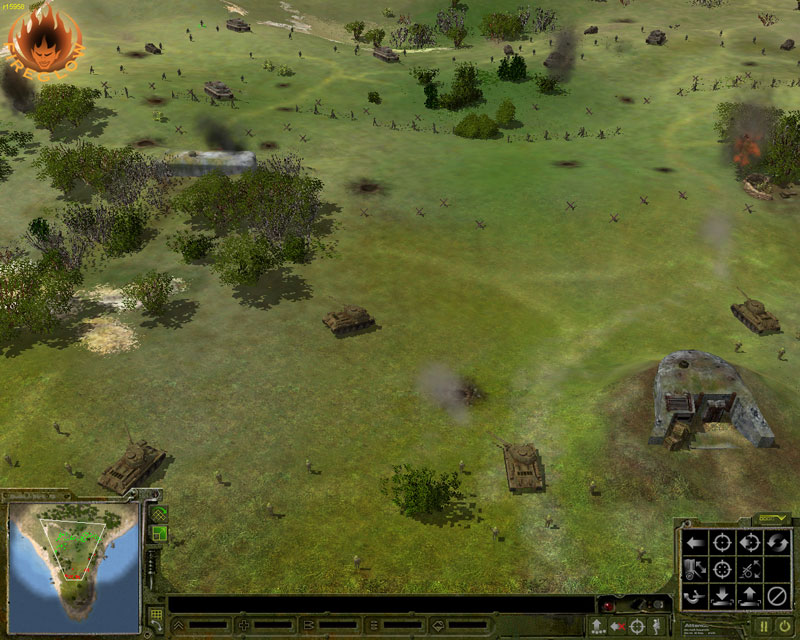Click the crossed-circle stop command
The width and height of the screenshot is (800, 640).
point(776,597)
